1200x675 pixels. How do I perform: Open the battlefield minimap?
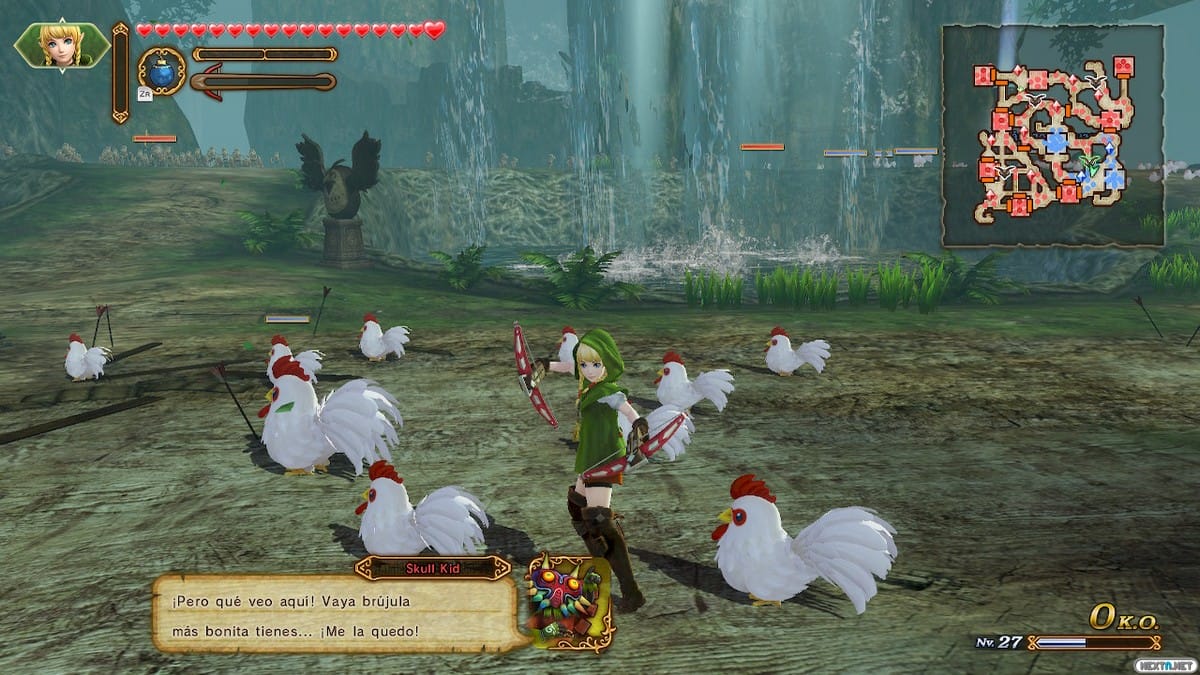(x=1053, y=136)
